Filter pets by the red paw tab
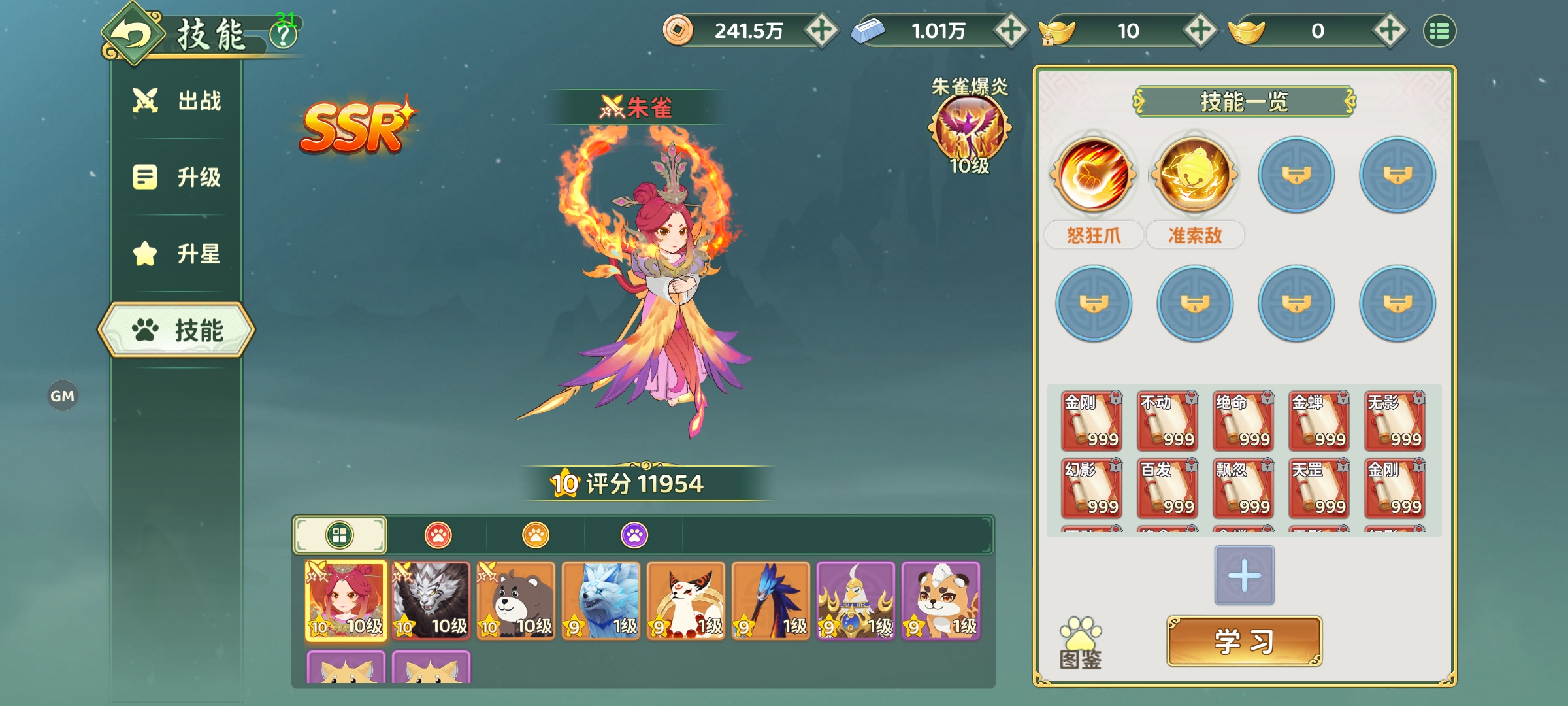Screen dimensions: 1568x706 (438, 535)
